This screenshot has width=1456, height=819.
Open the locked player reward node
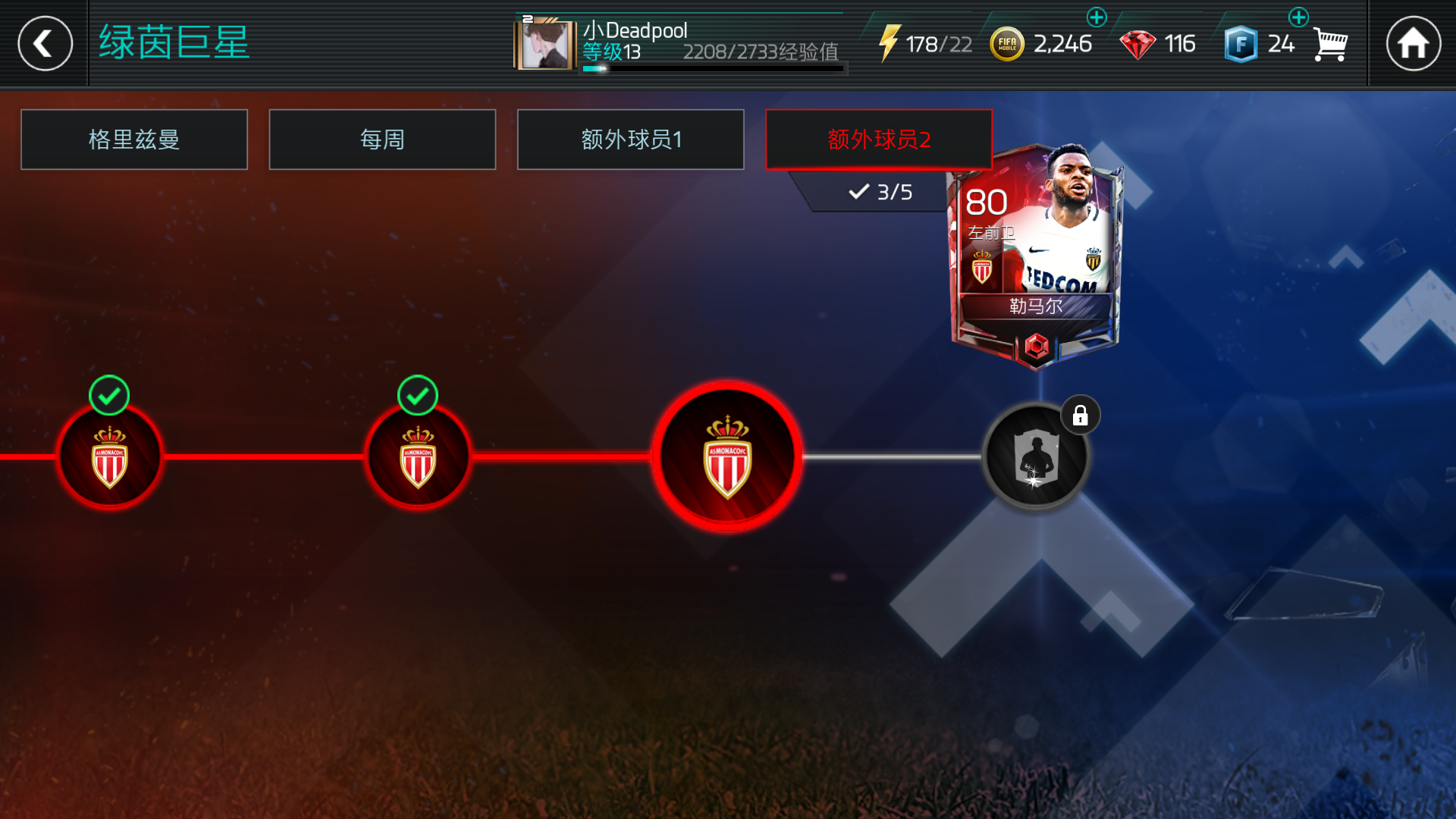[x=1036, y=455]
